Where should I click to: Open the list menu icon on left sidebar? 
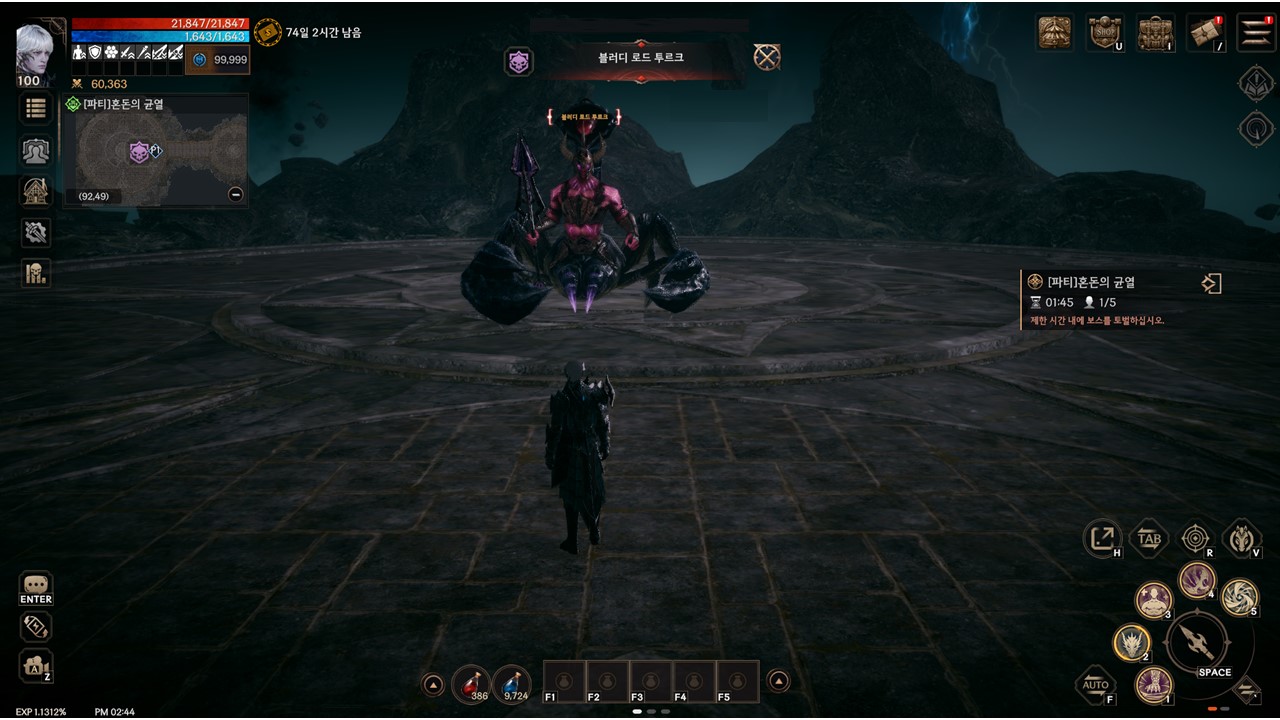coord(36,108)
